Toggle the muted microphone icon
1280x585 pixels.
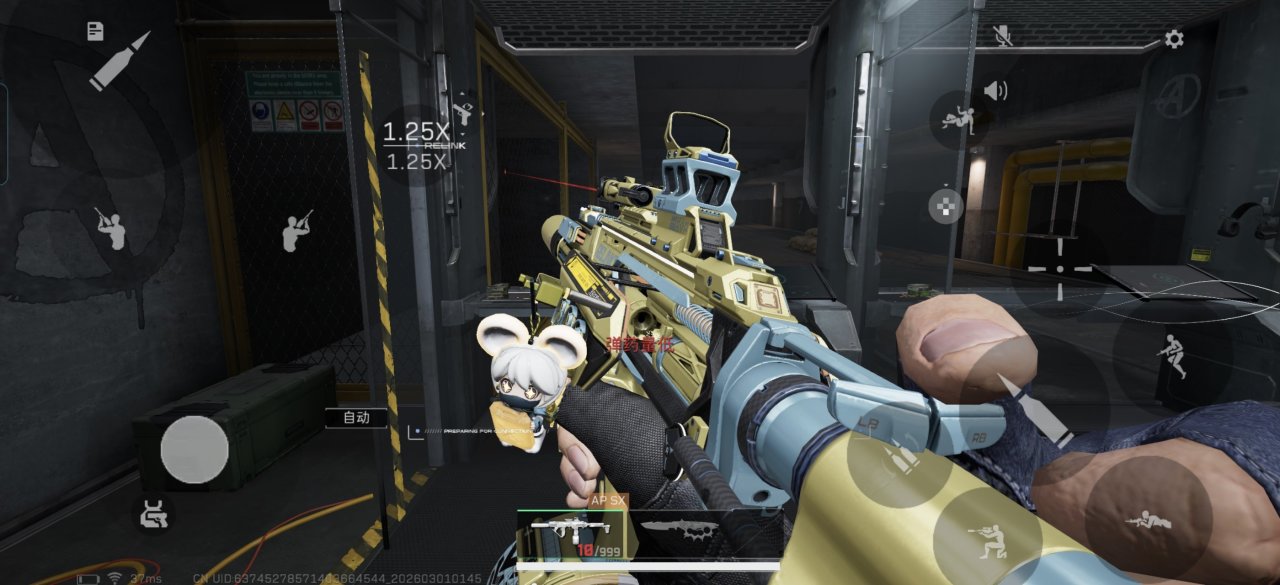click(x=1003, y=36)
